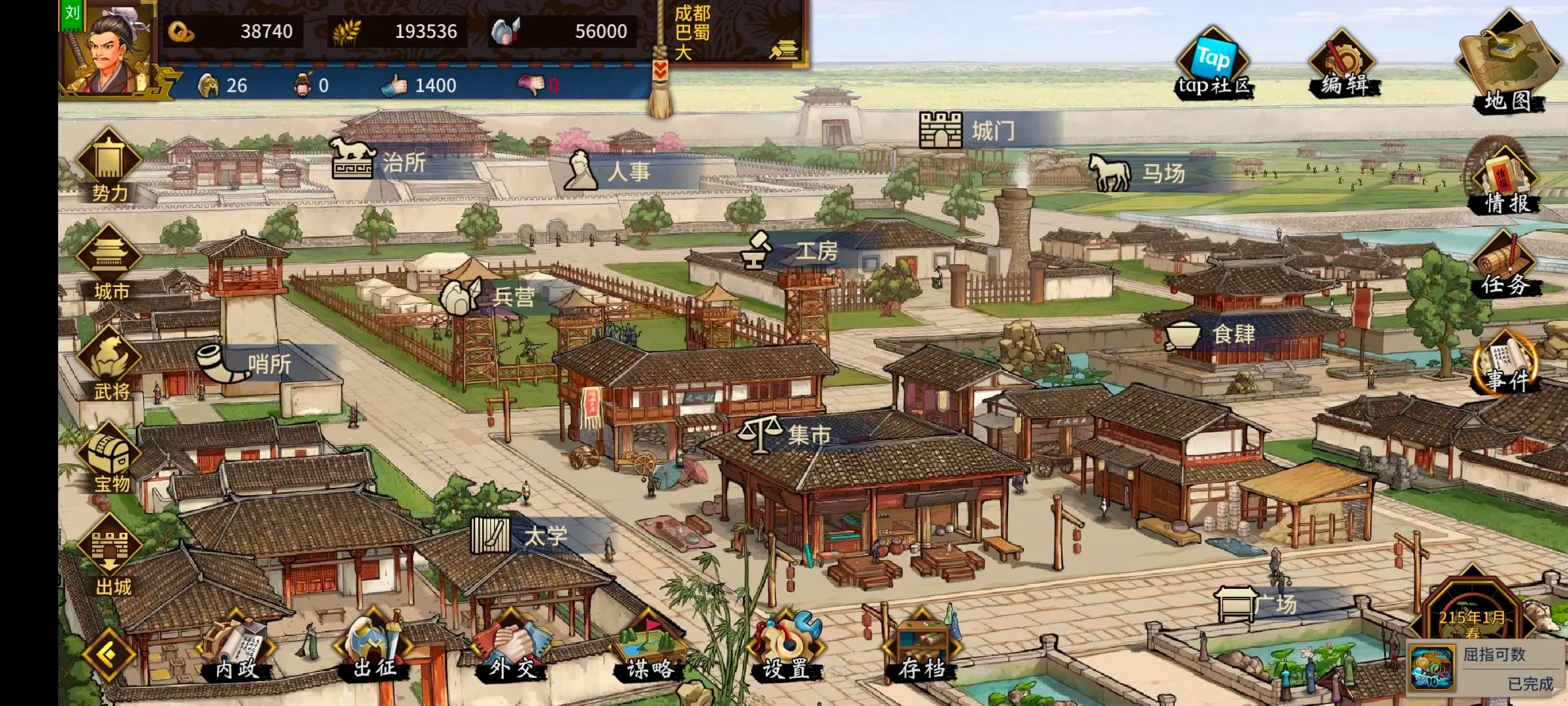Show the 武将 generals list
The image size is (1568, 706).
pyautogui.click(x=109, y=363)
